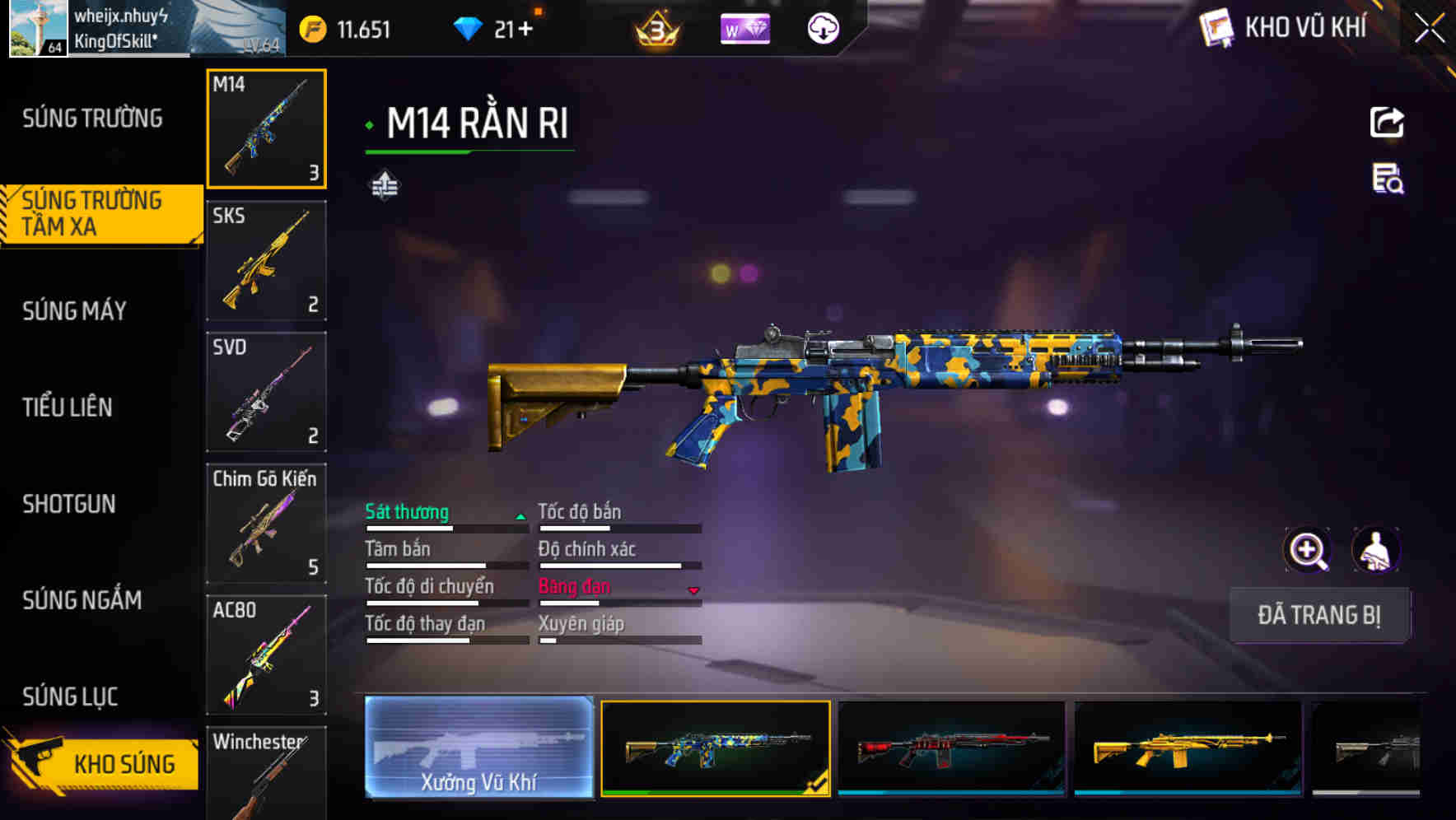Choose the SVD weapon tile

[266, 392]
